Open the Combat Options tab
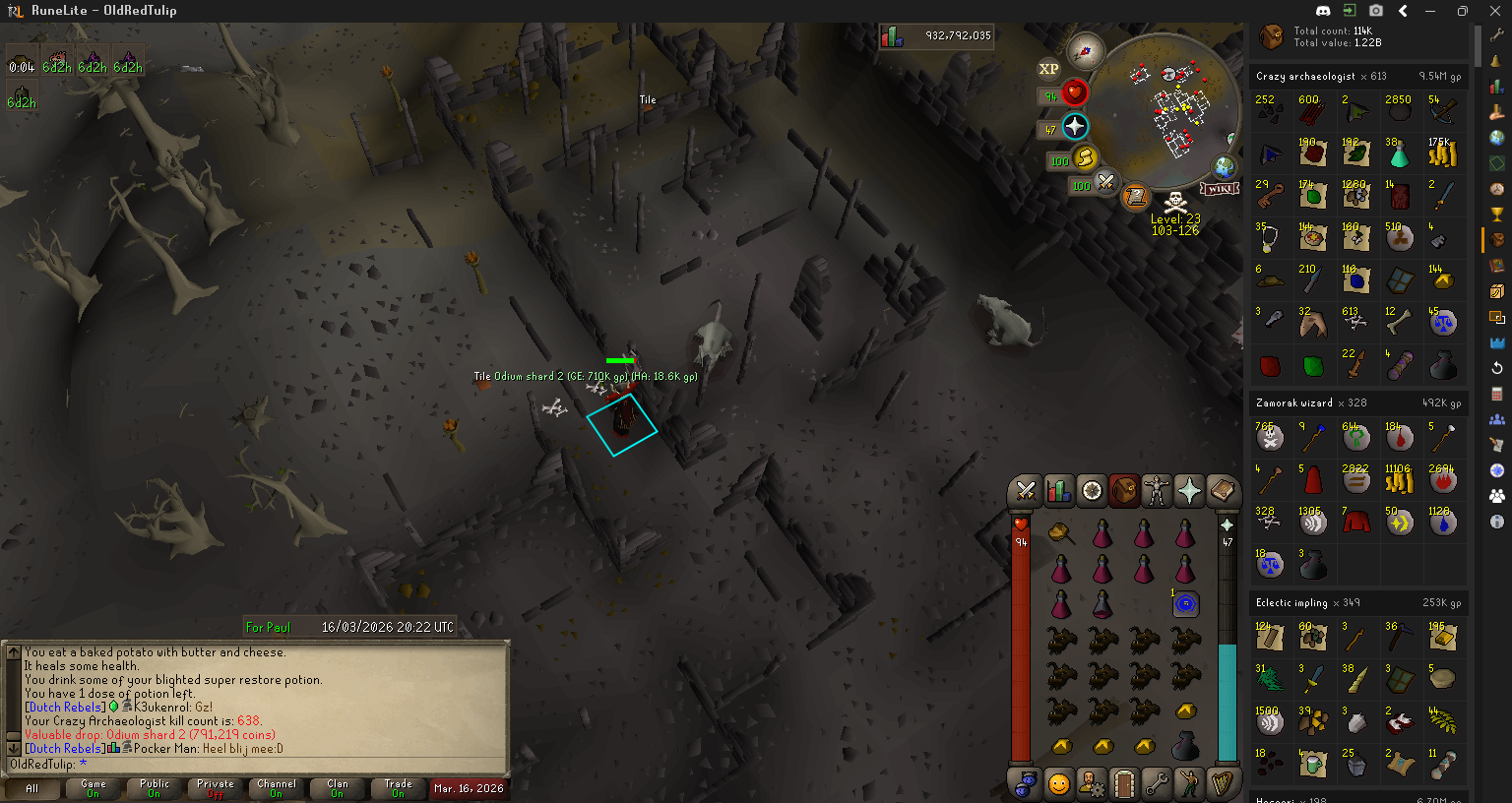Screen dimensions: 1512x803 pyautogui.click(x=1026, y=490)
